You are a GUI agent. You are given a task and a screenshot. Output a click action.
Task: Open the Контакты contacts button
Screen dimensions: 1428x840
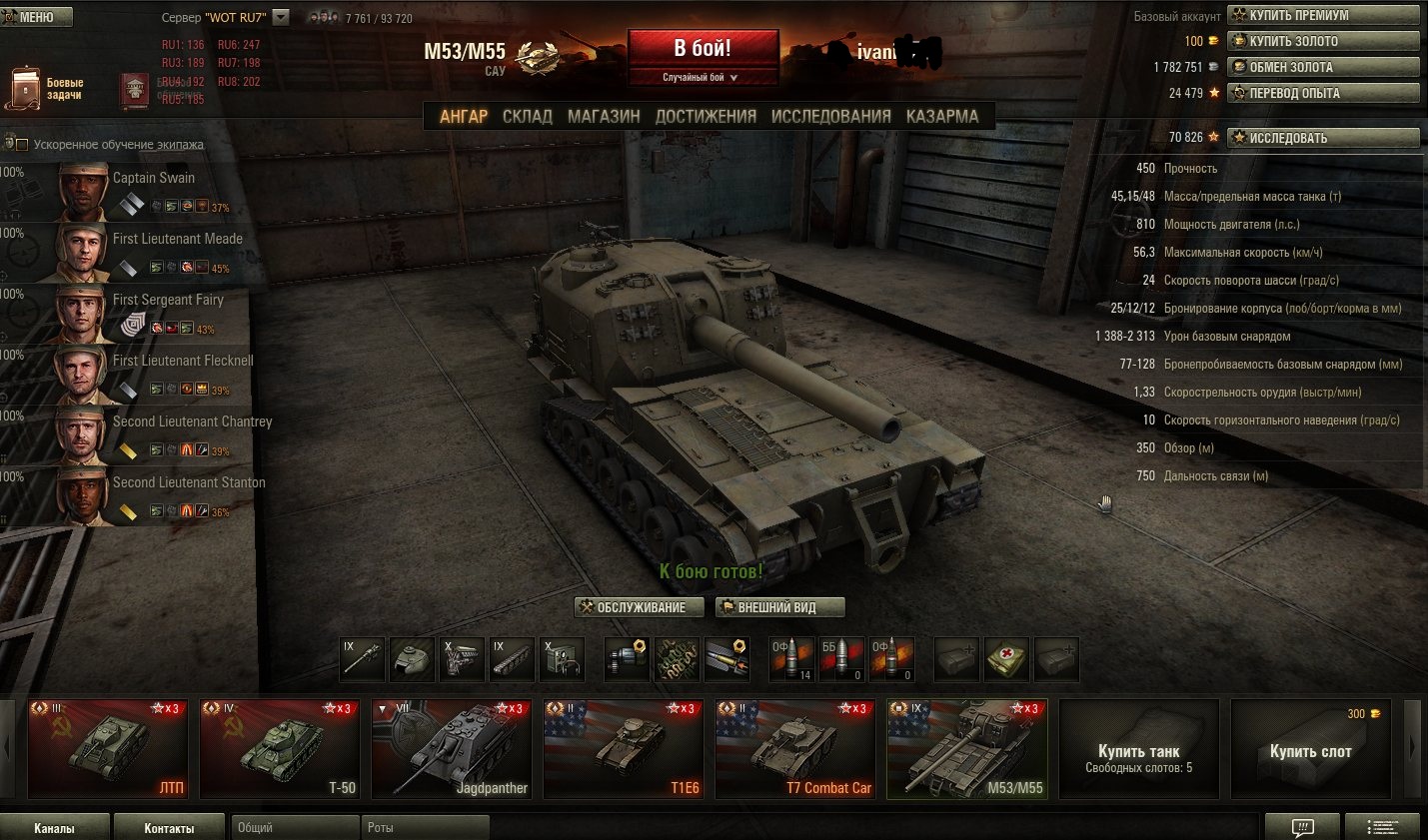[169, 828]
